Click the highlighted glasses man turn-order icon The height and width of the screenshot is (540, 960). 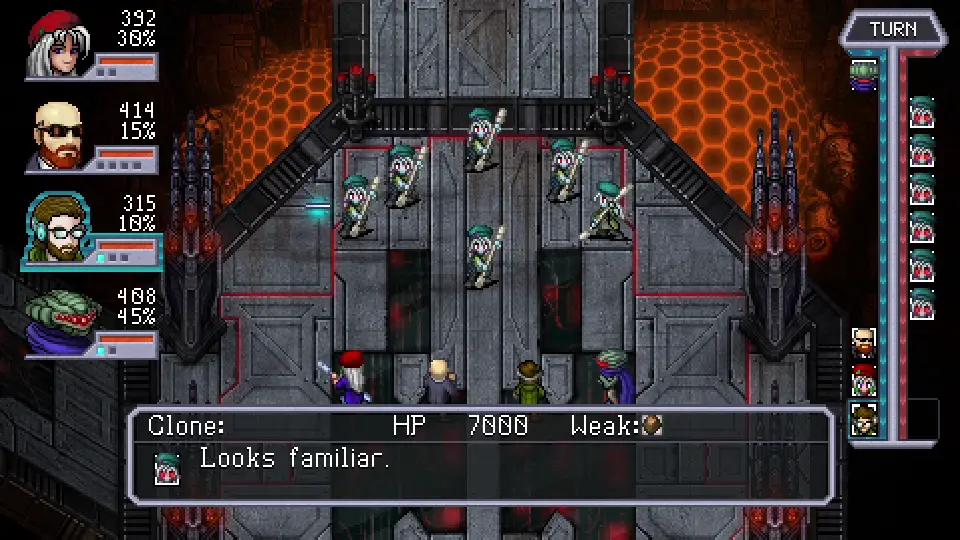[x=864, y=419]
